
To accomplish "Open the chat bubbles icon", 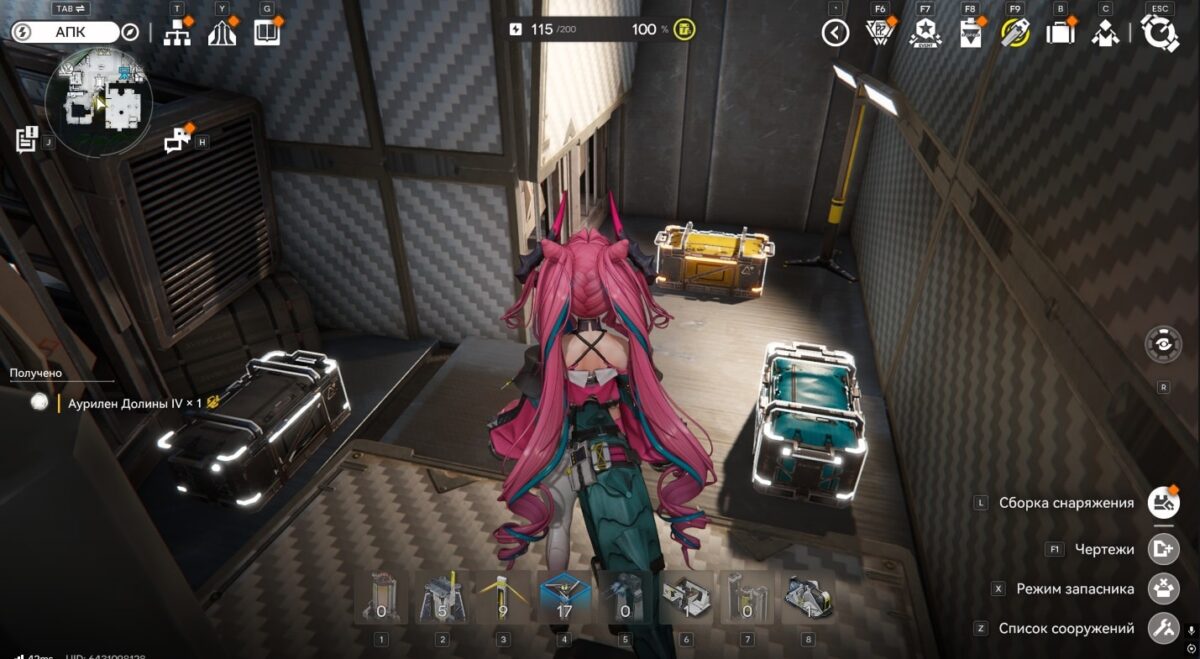I will point(178,141).
